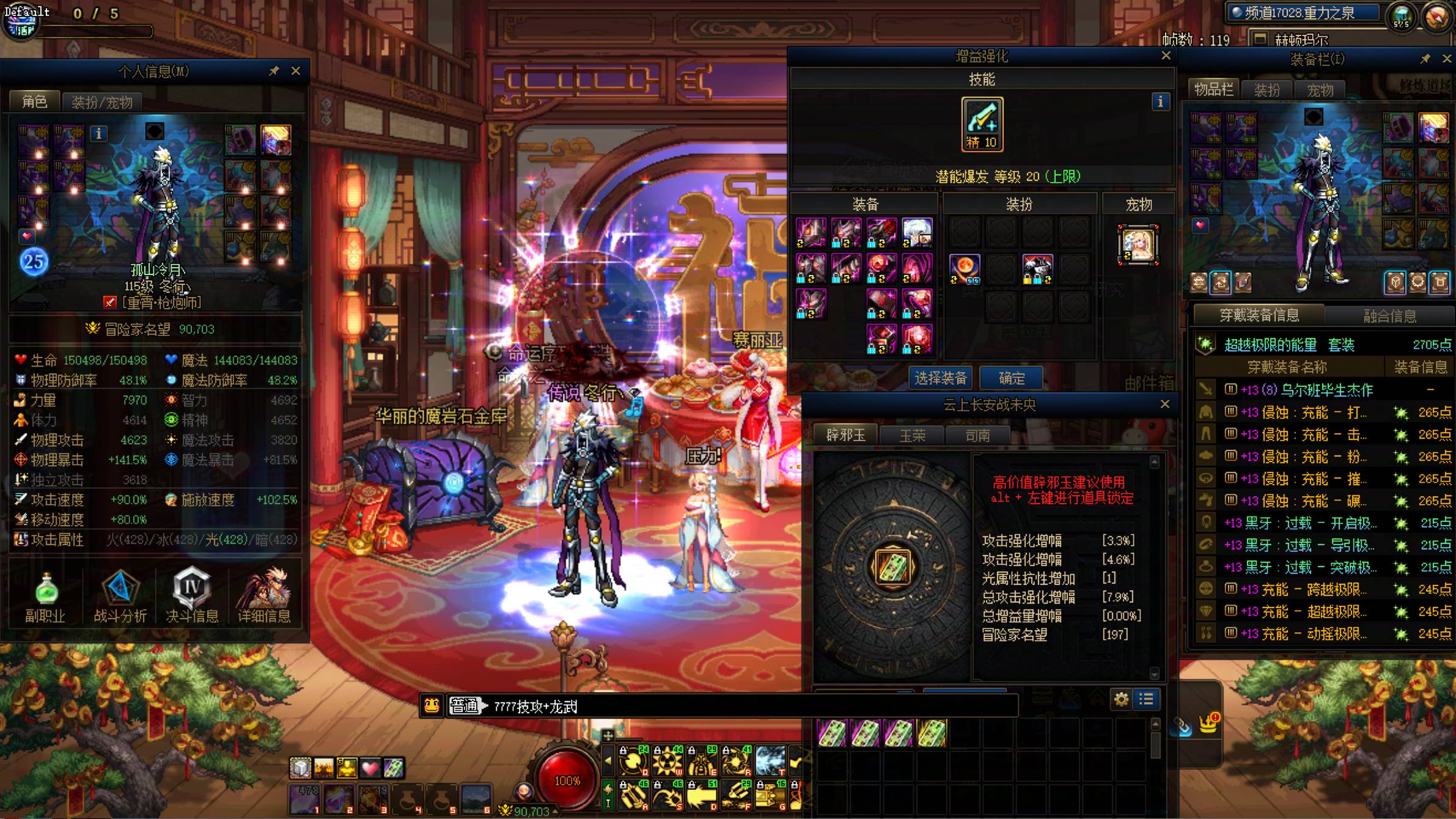
Task: Switch to the 宠物 tab in equipment window
Action: coord(1320,90)
